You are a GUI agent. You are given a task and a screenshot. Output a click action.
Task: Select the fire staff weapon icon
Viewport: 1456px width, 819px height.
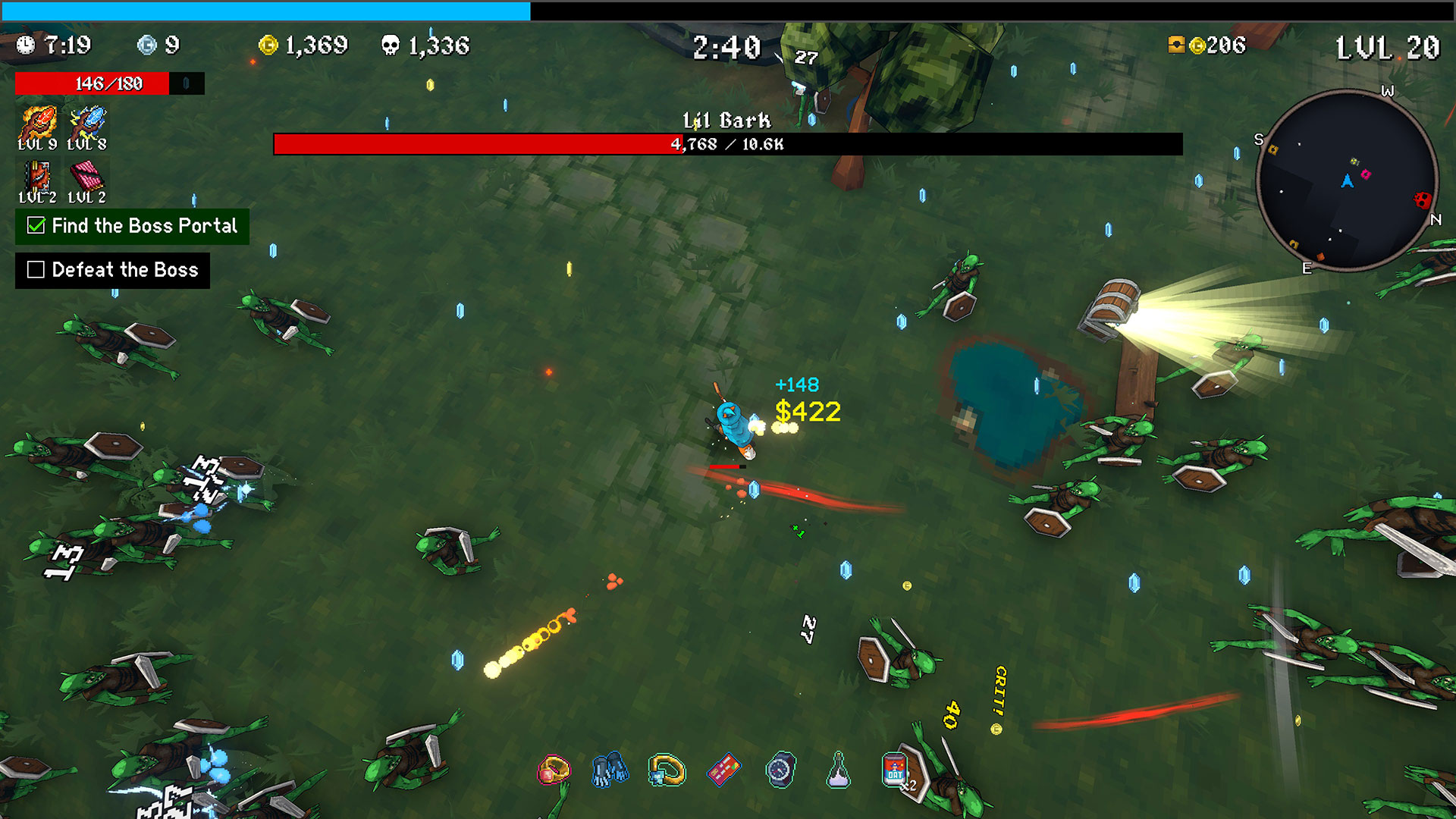coord(38,123)
